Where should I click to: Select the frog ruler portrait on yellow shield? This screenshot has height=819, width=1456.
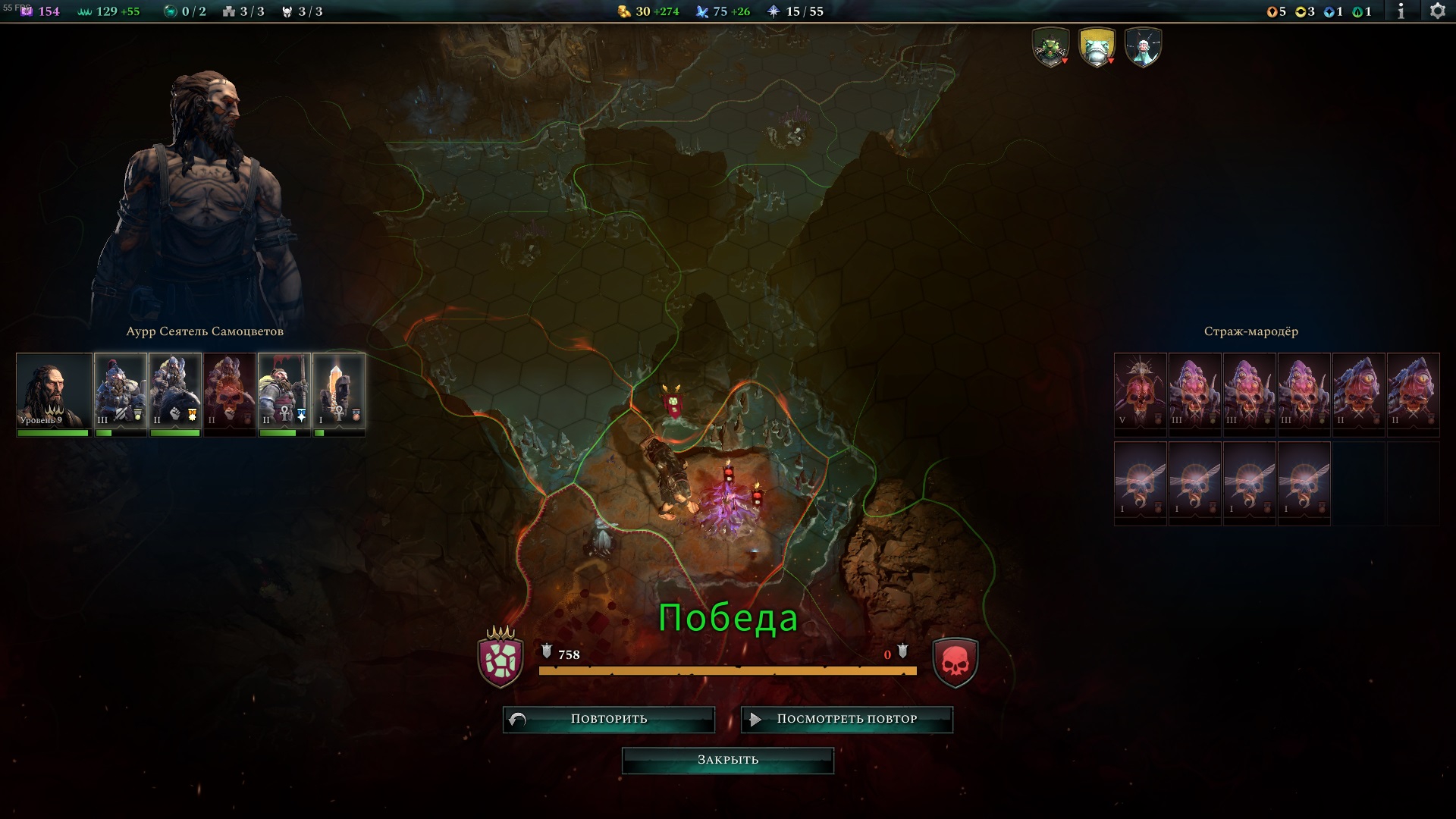[1097, 48]
